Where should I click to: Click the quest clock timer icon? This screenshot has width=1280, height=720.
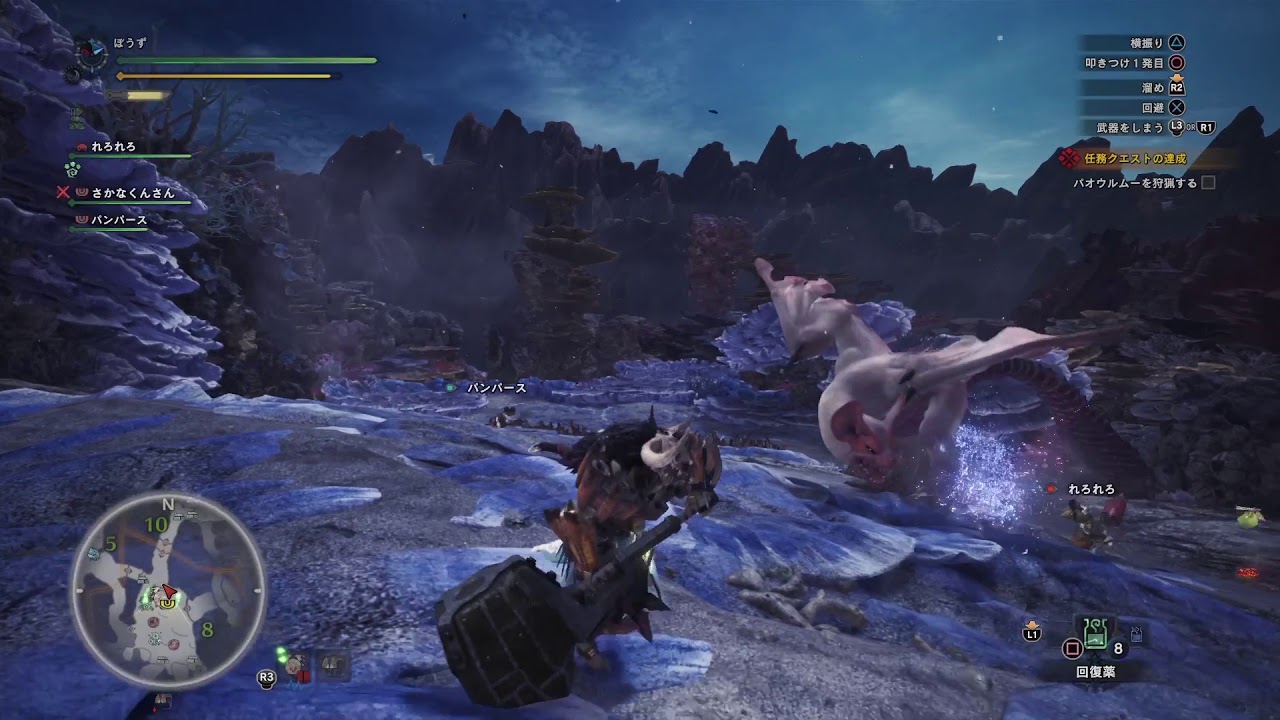93,53
